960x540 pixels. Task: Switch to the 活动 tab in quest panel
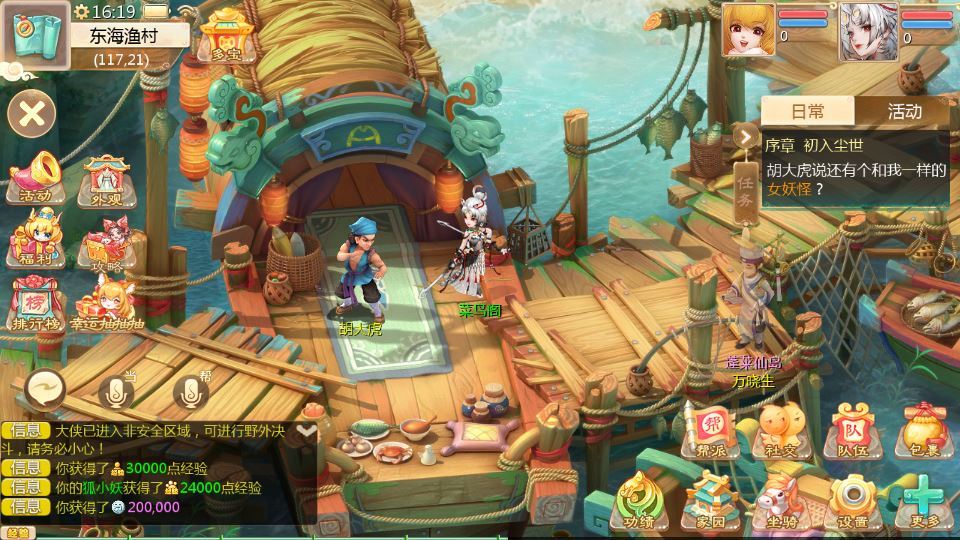pyautogui.click(x=904, y=111)
